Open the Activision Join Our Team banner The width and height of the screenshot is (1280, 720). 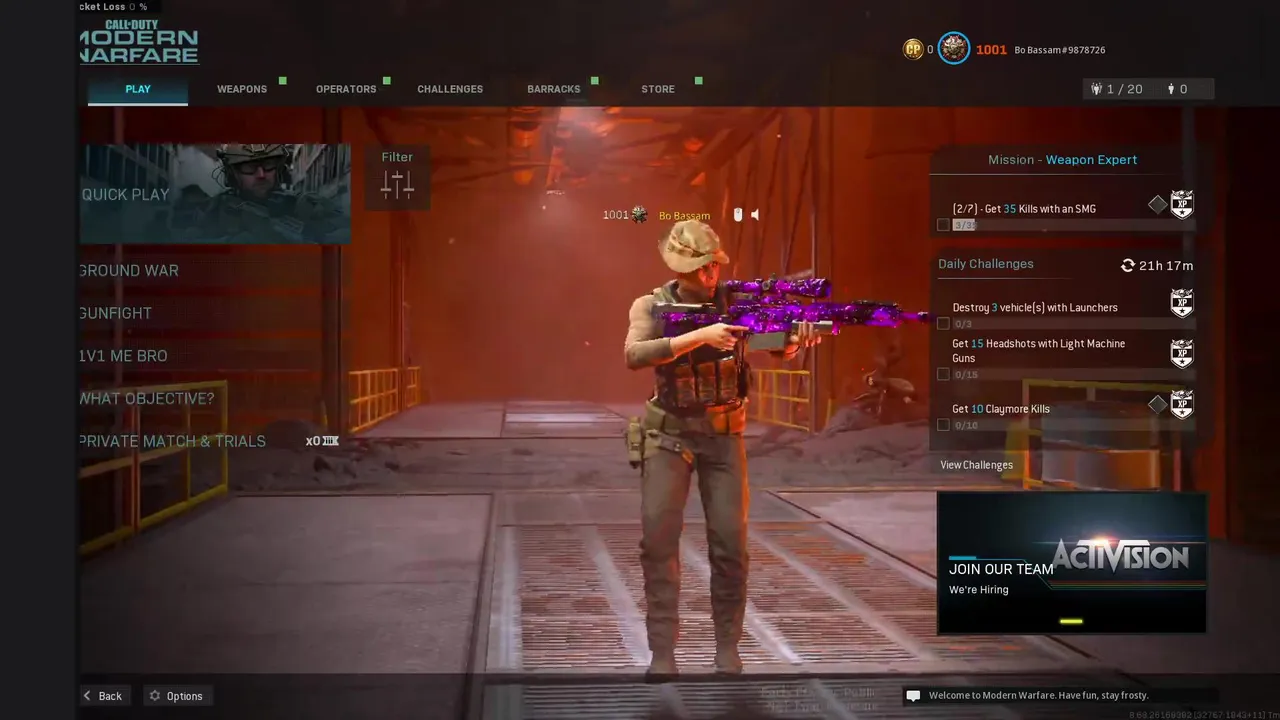[x=1071, y=563]
